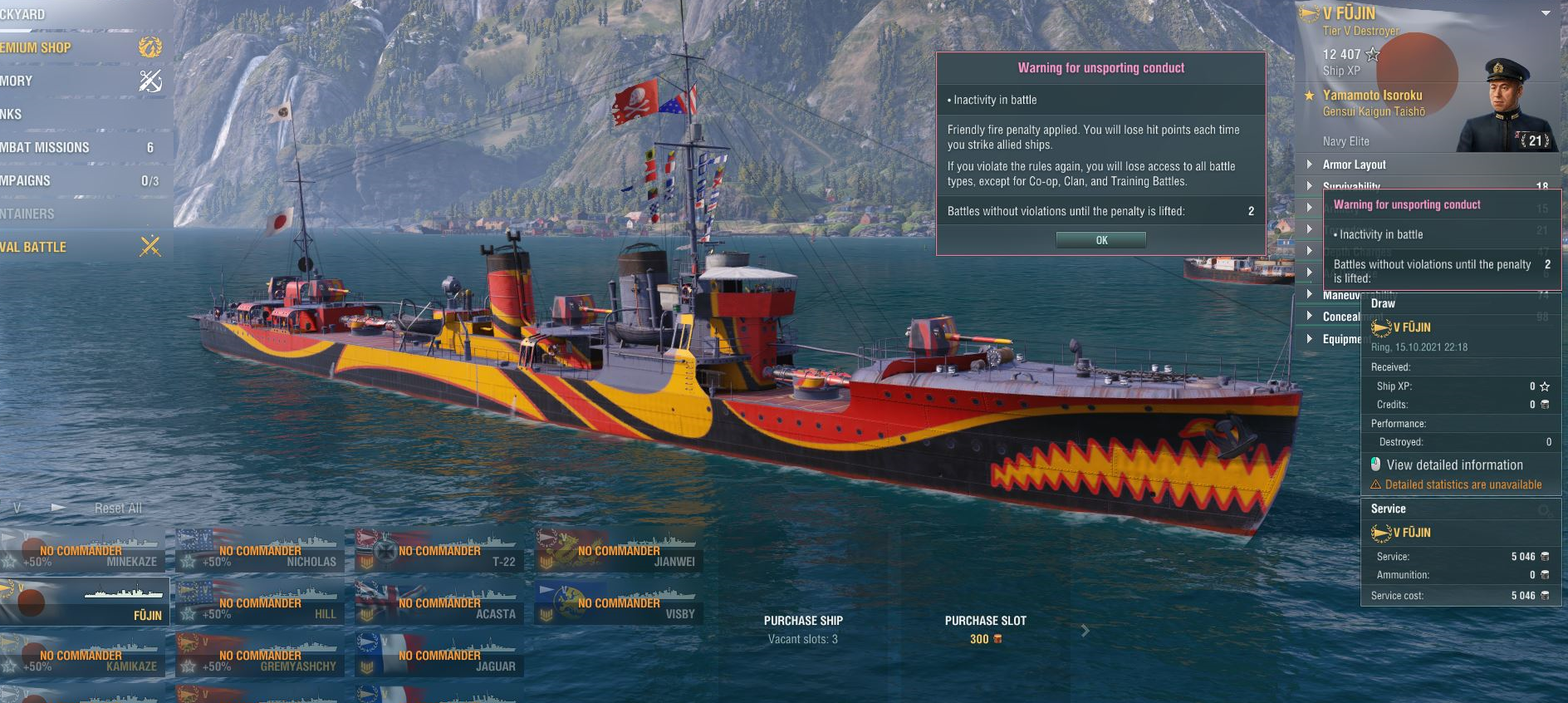Viewport: 1568px width, 703px height.
Task: Select the T-22 ship card
Action: pos(439,552)
